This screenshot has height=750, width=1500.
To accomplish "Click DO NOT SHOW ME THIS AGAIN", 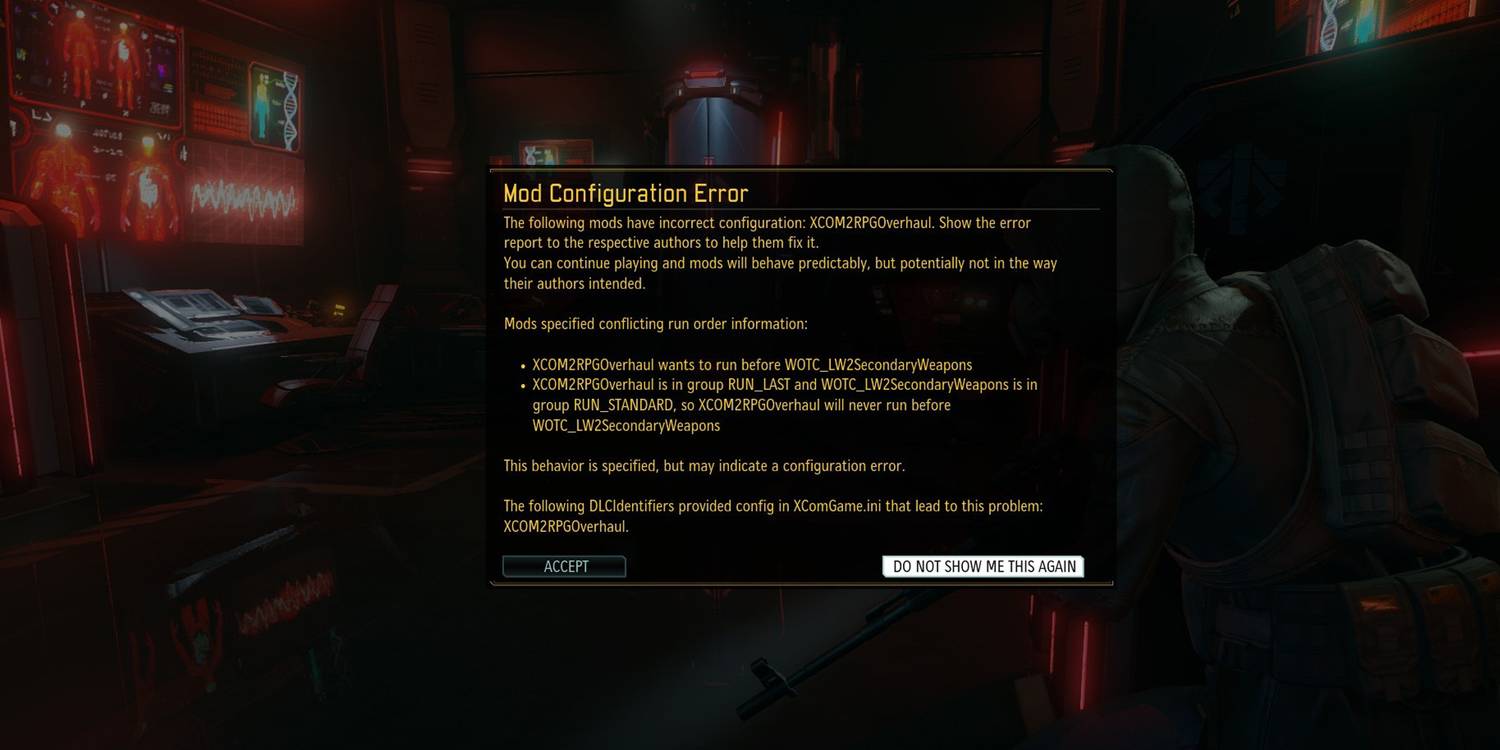I will coord(982,566).
